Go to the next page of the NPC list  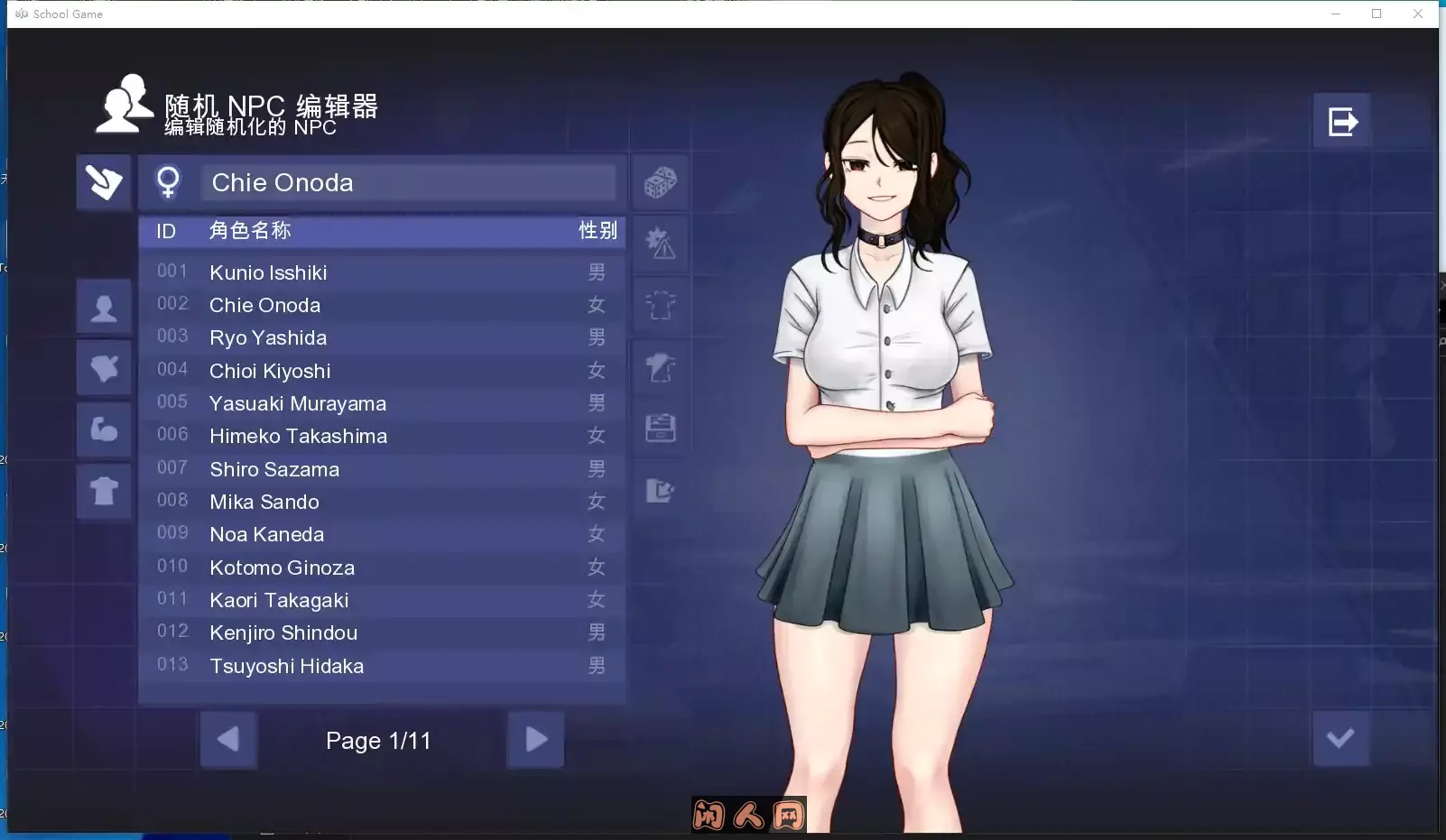tap(536, 740)
